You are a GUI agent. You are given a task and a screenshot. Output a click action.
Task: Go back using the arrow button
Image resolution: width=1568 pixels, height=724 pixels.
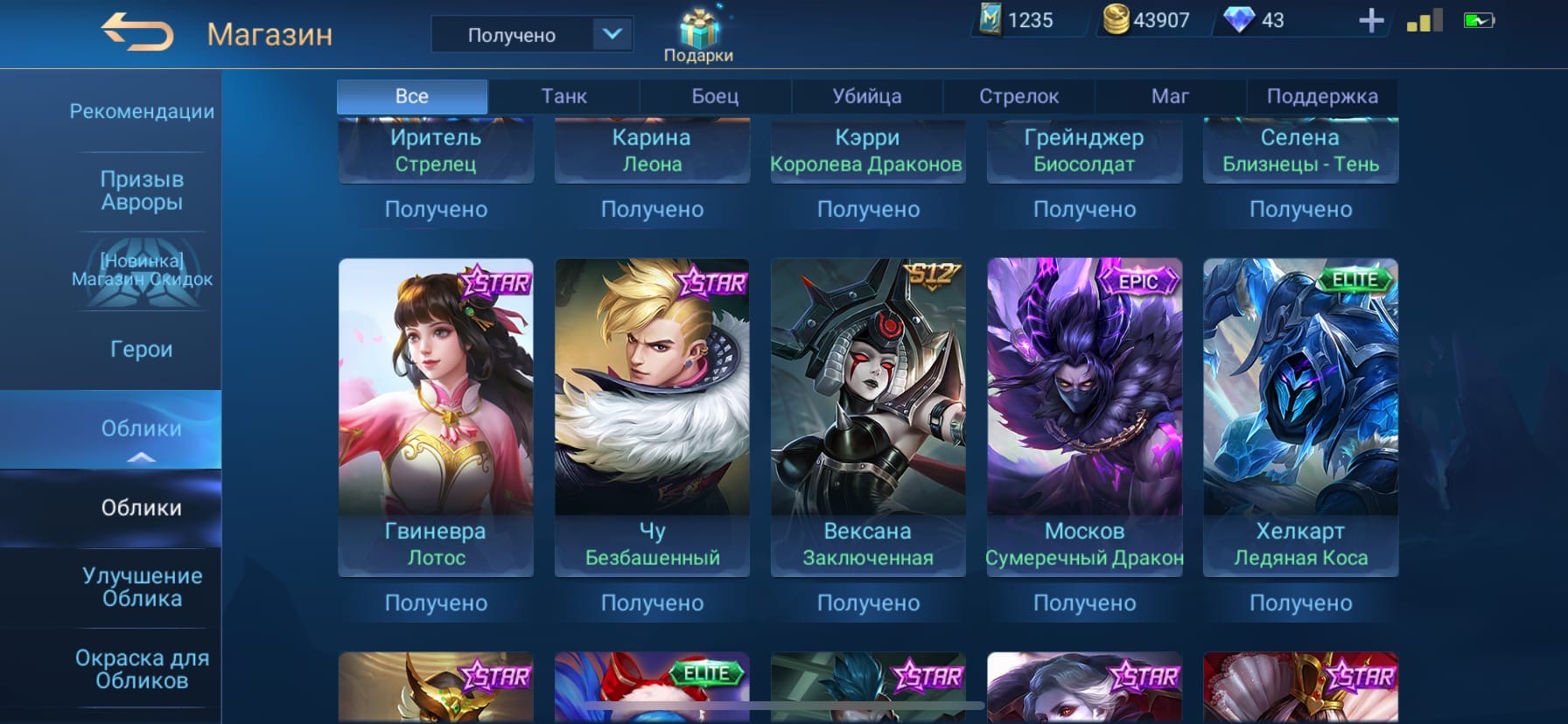click(x=137, y=34)
